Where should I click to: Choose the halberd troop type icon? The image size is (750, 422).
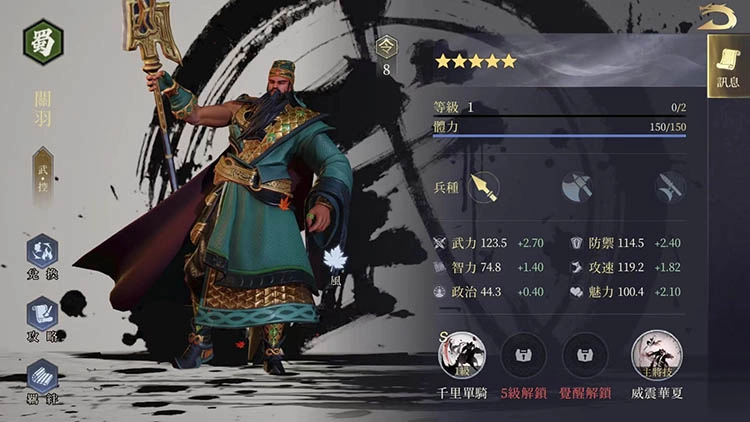[667, 187]
